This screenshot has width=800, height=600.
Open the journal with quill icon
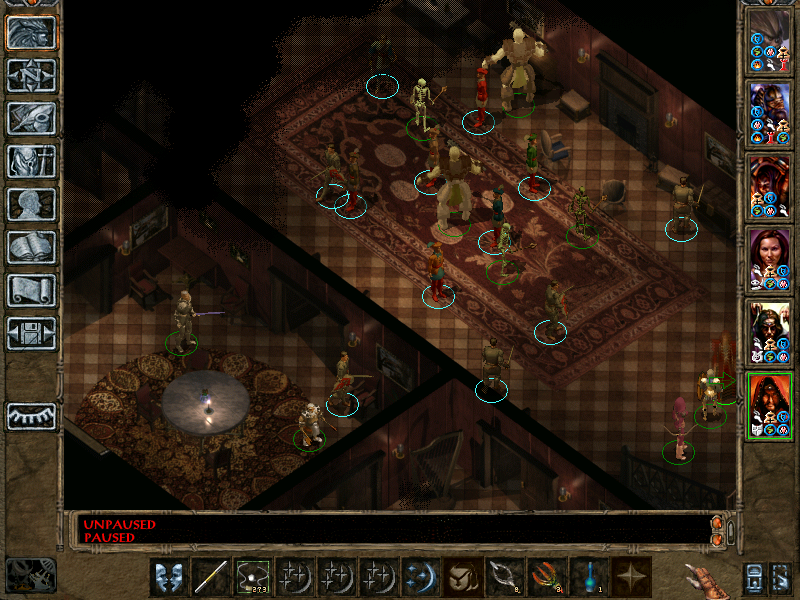click(32, 118)
